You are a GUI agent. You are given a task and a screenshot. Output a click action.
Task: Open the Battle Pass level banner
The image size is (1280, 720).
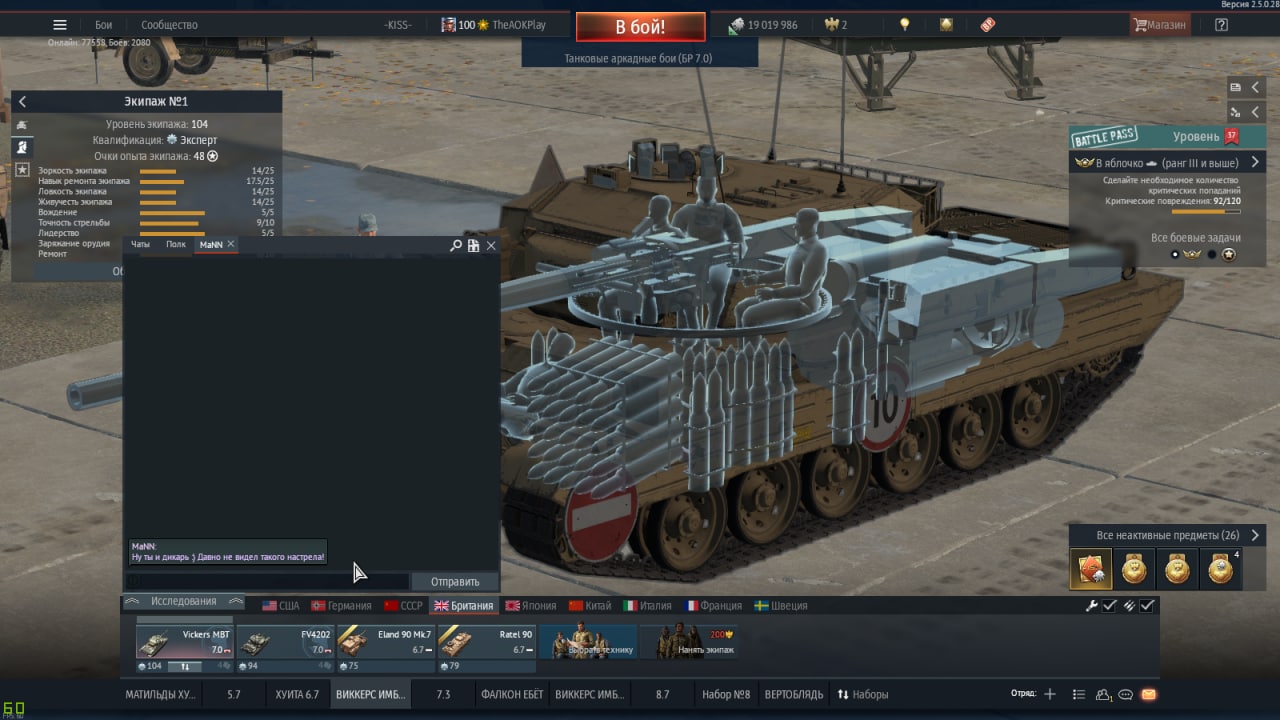tap(1168, 137)
